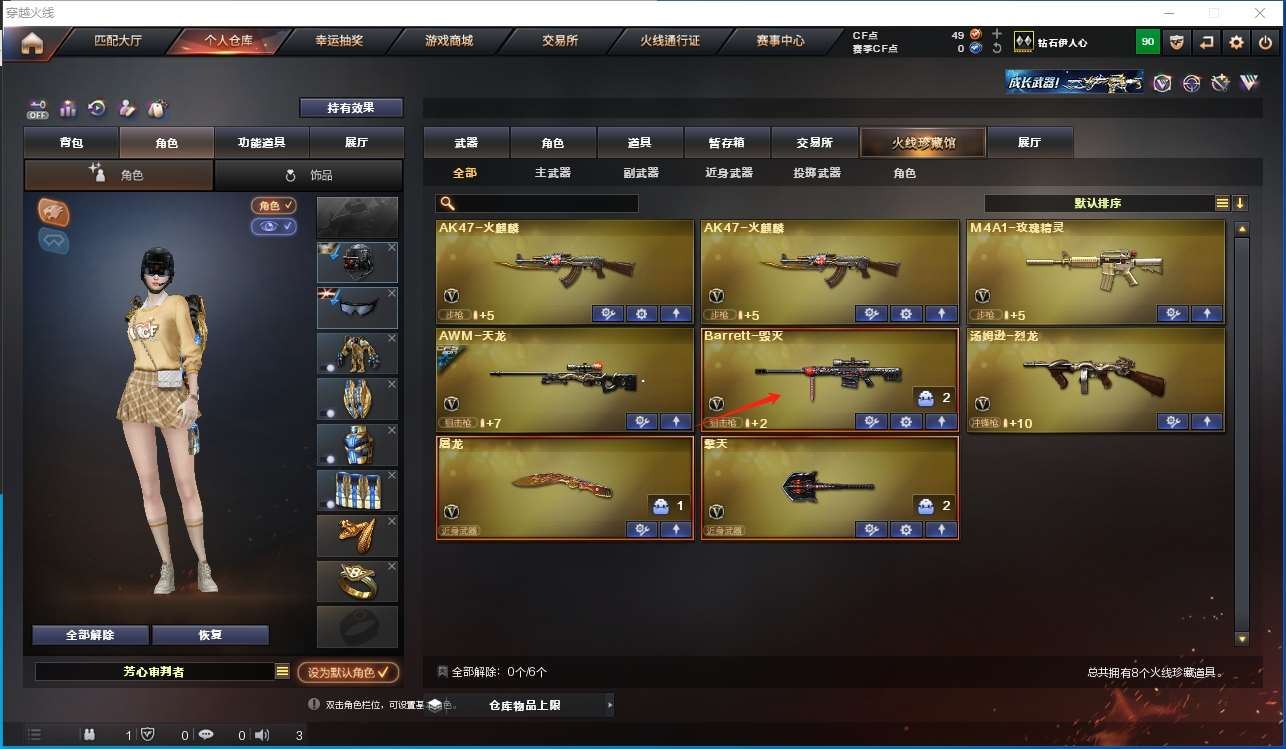Open the 赛事中心 tournament center
Viewport: 1286px width, 749px height.
[x=780, y=42]
